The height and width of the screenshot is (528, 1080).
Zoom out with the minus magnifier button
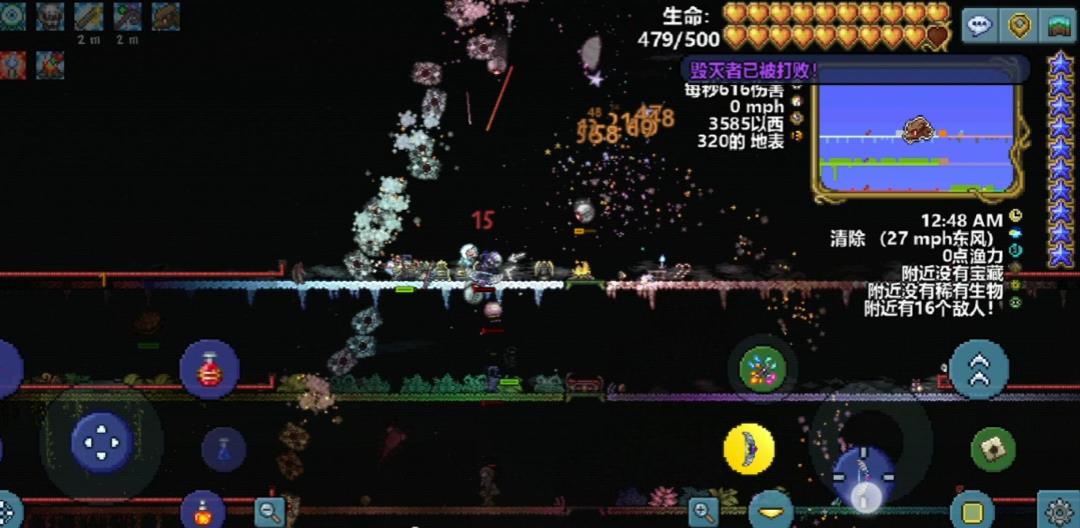click(x=269, y=512)
